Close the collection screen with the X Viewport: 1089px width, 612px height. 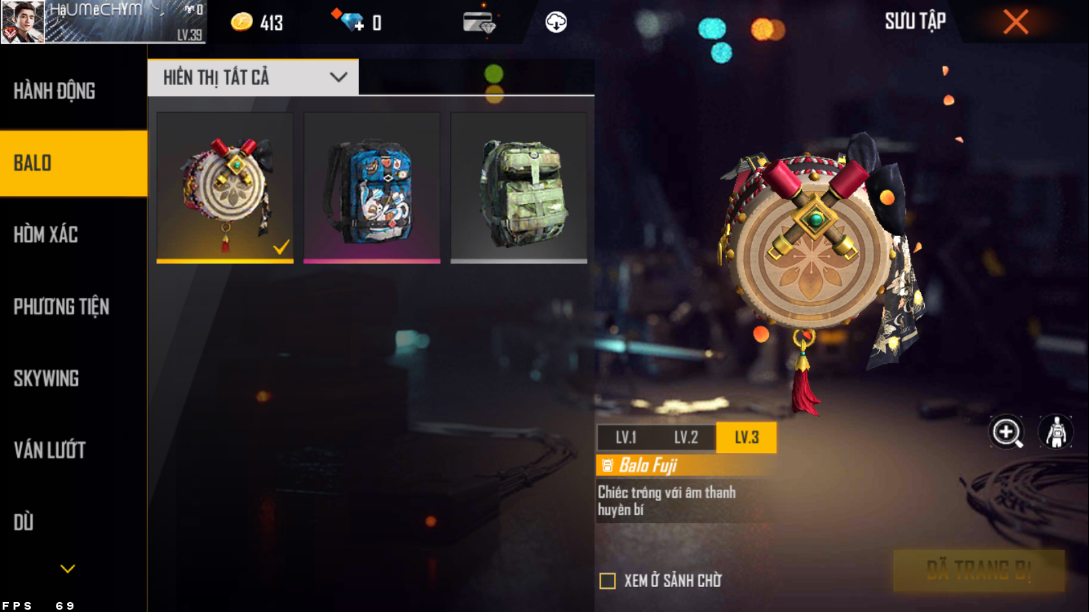[x=1015, y=22]
